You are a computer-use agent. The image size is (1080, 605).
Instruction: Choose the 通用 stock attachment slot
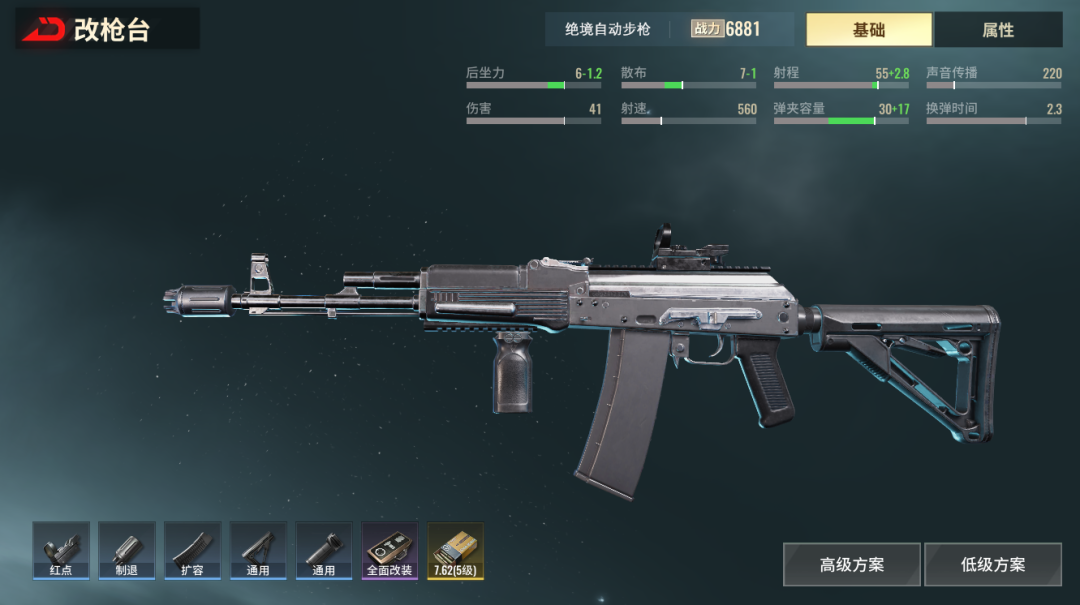pos(258,550)
